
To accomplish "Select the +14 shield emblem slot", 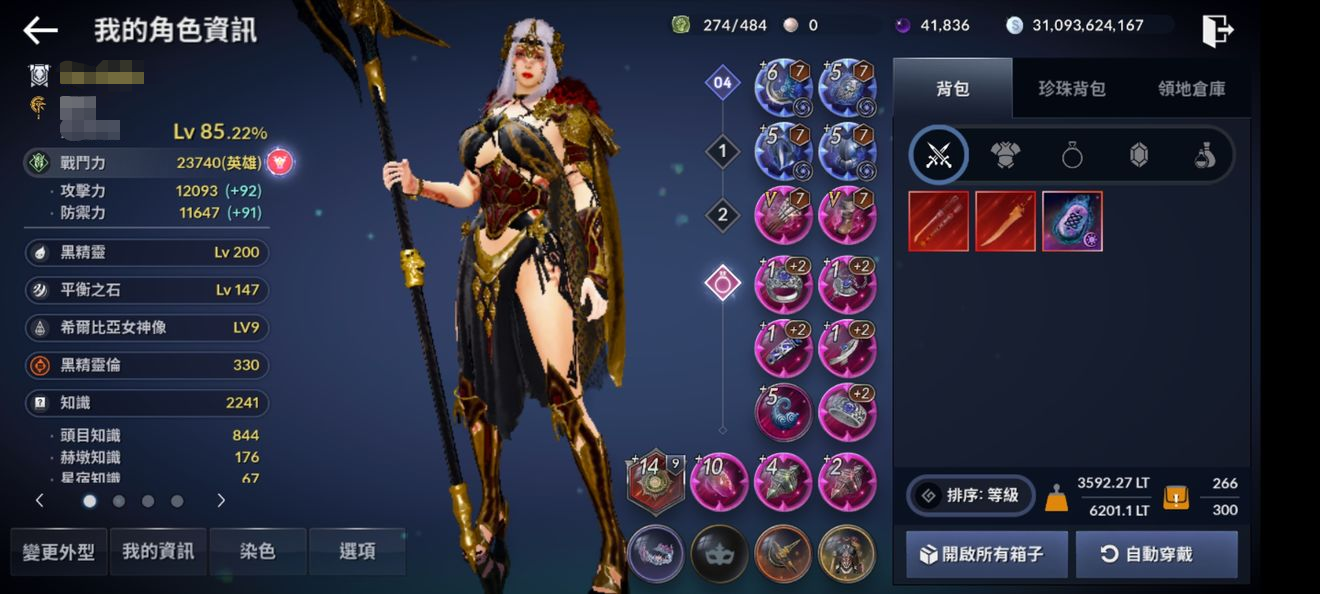I will tap(655, 481).
